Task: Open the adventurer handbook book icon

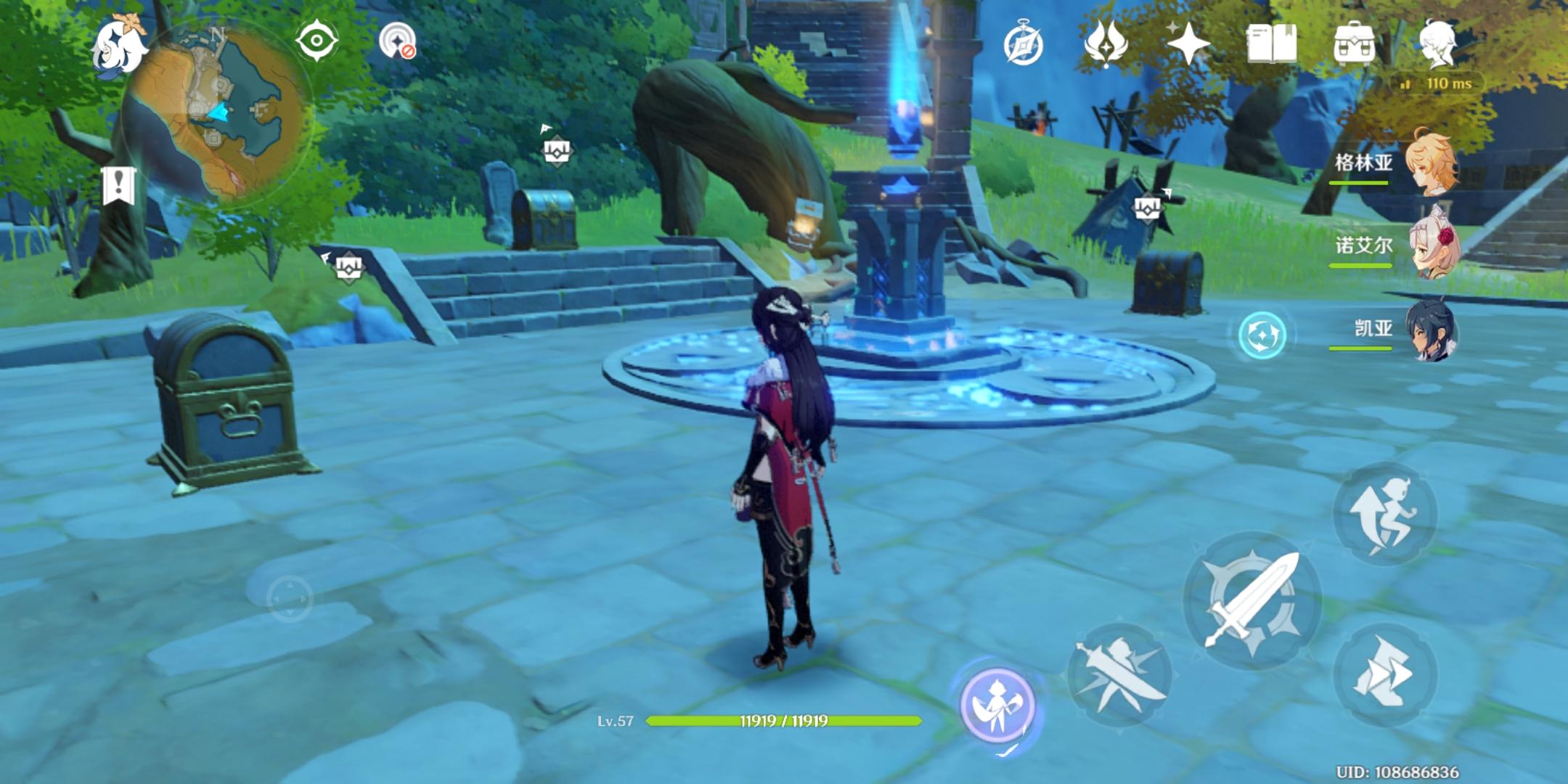Action: (1271, 44)
